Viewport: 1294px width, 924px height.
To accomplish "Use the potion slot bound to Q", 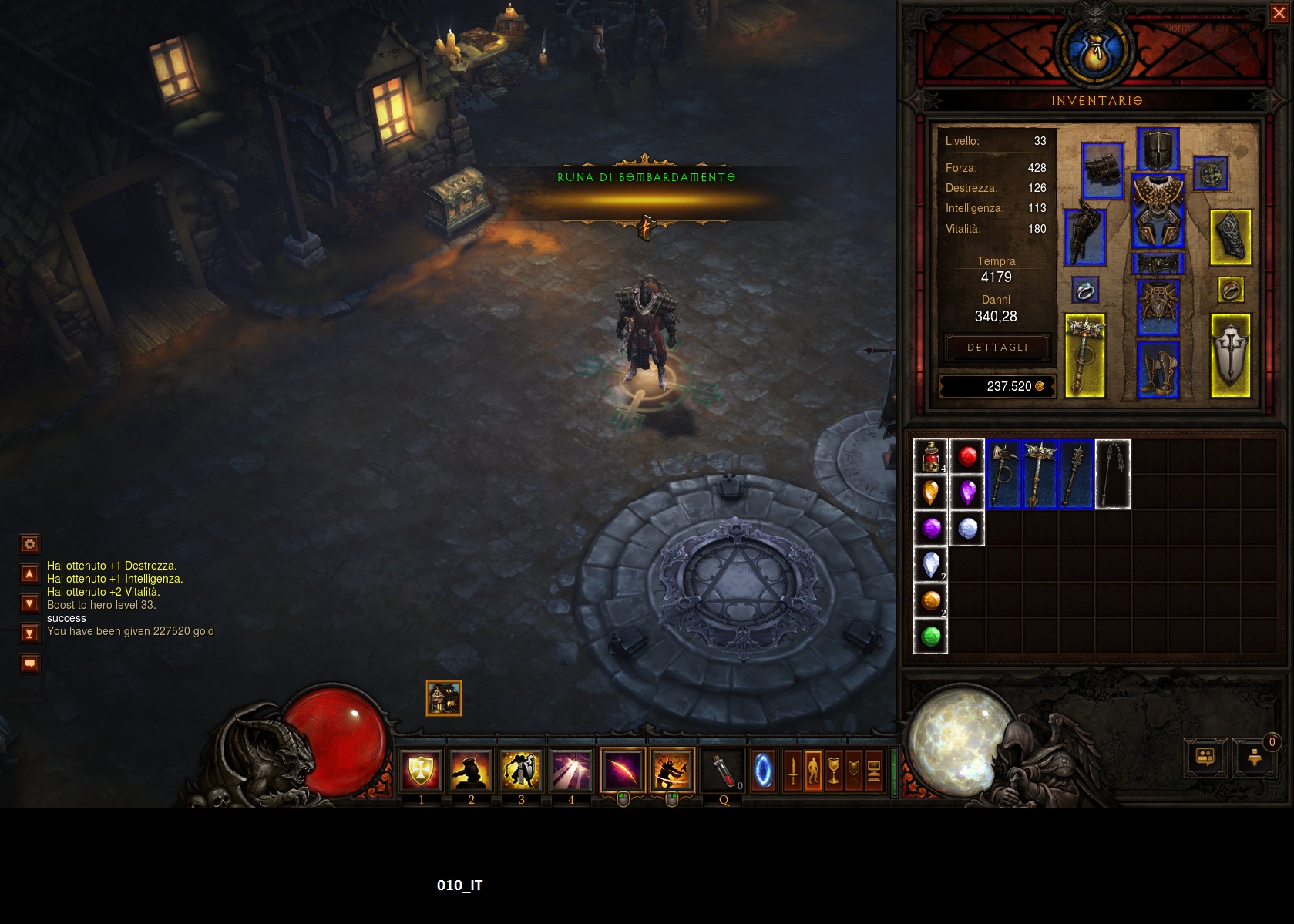I will tap(724, 770).
